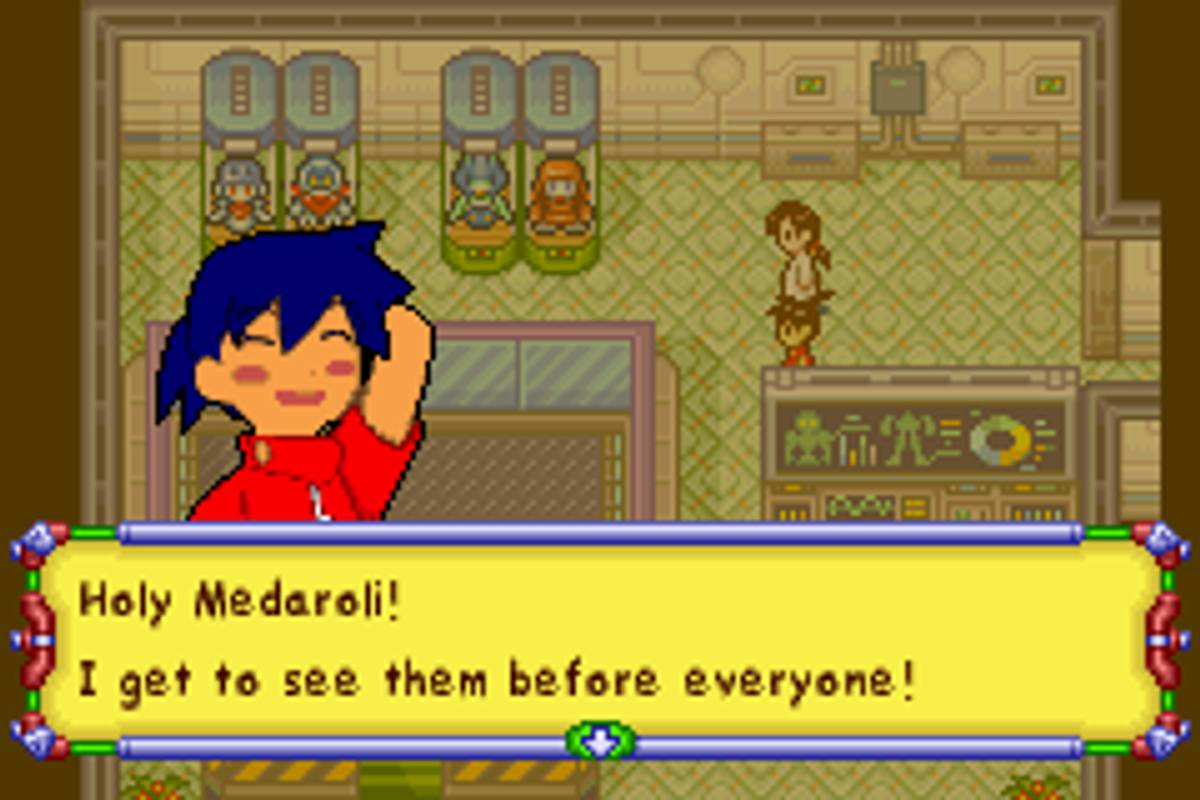Click the dialogue advance arrow indicator
Viewport: 1200px width, 800px height.
click(600, 742)
